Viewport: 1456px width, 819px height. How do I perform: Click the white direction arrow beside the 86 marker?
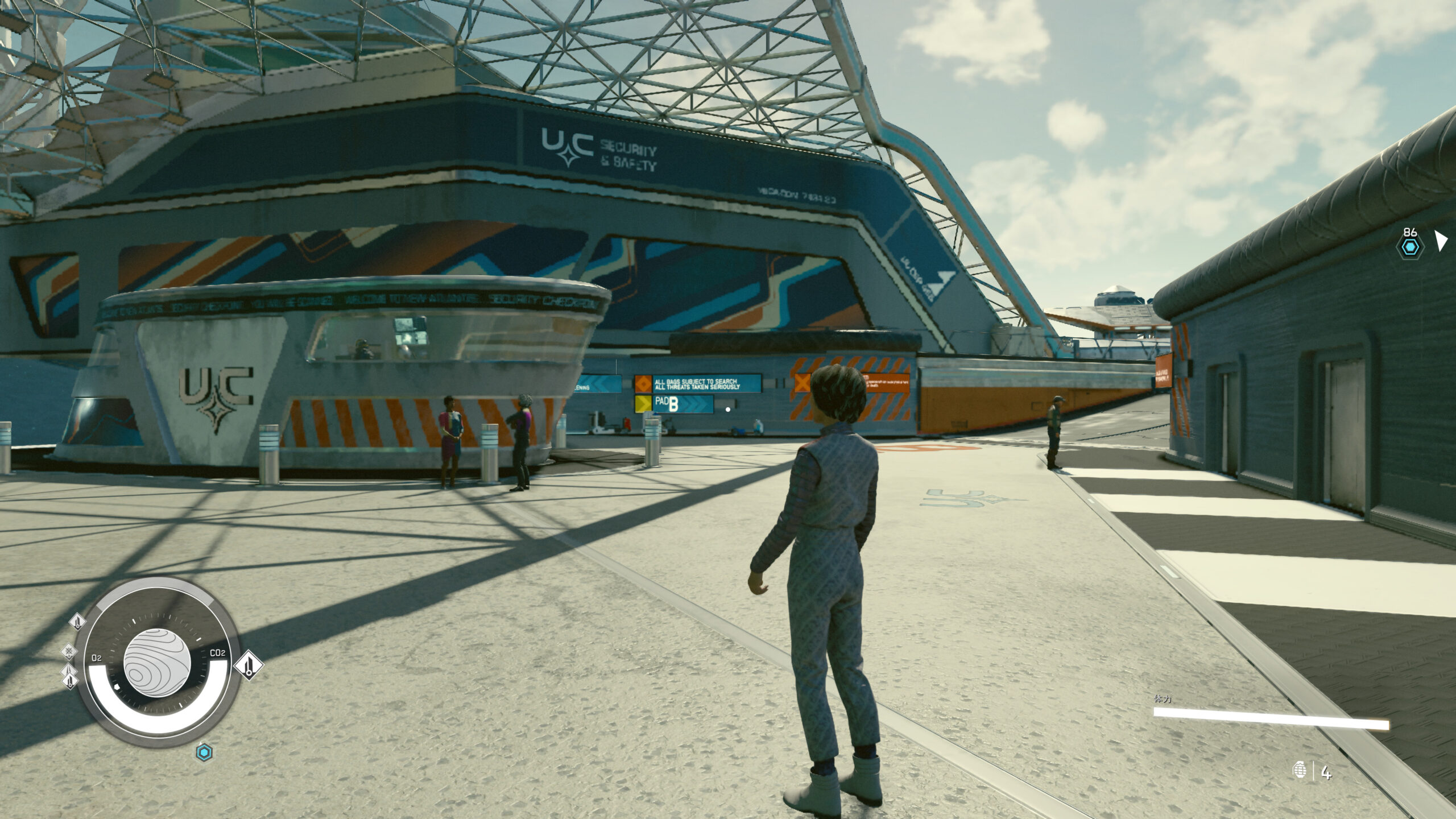pyautogui.click(x=1441, y=240)
